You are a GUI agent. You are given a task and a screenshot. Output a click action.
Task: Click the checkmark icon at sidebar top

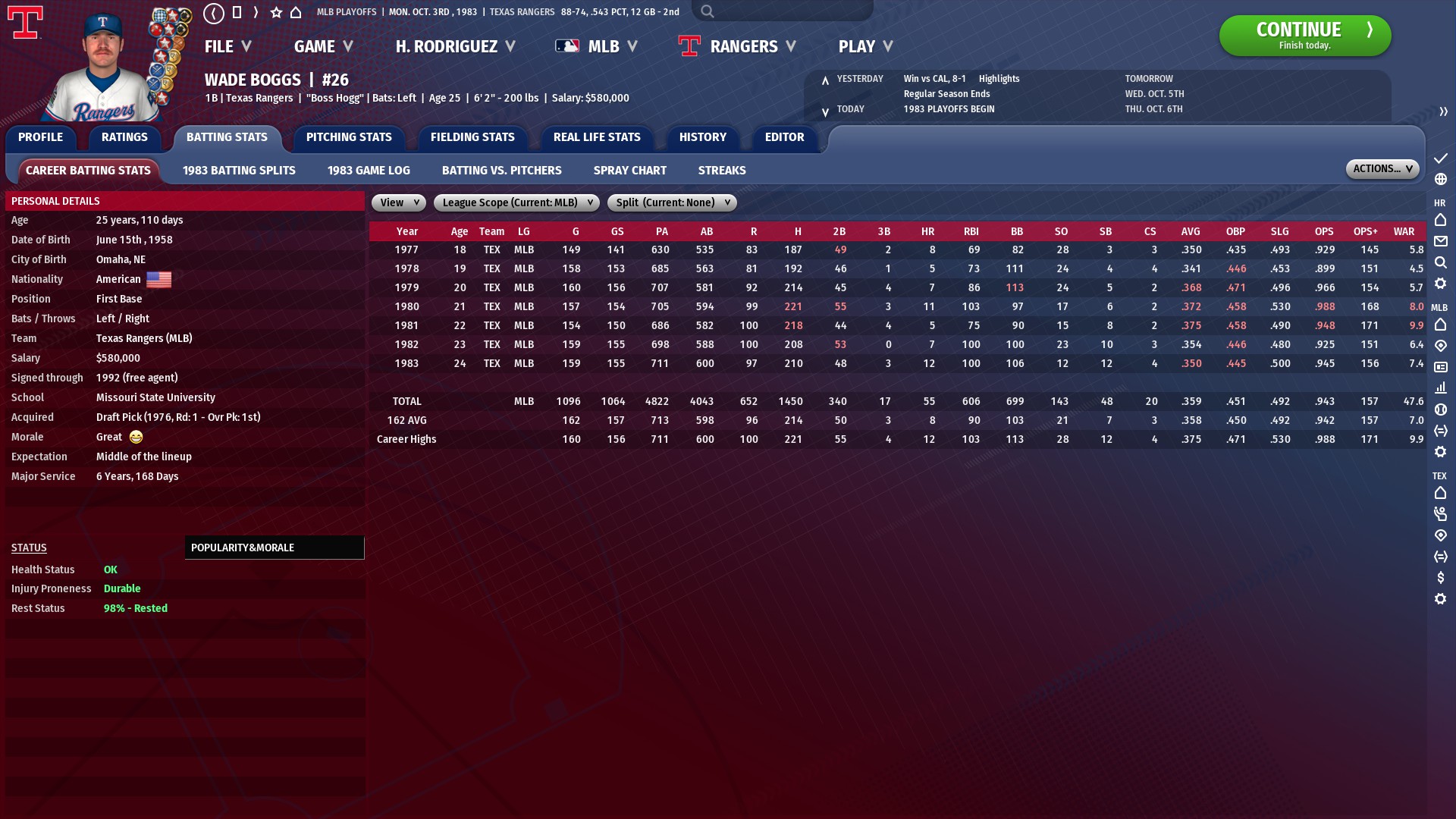coord(1440,159)
